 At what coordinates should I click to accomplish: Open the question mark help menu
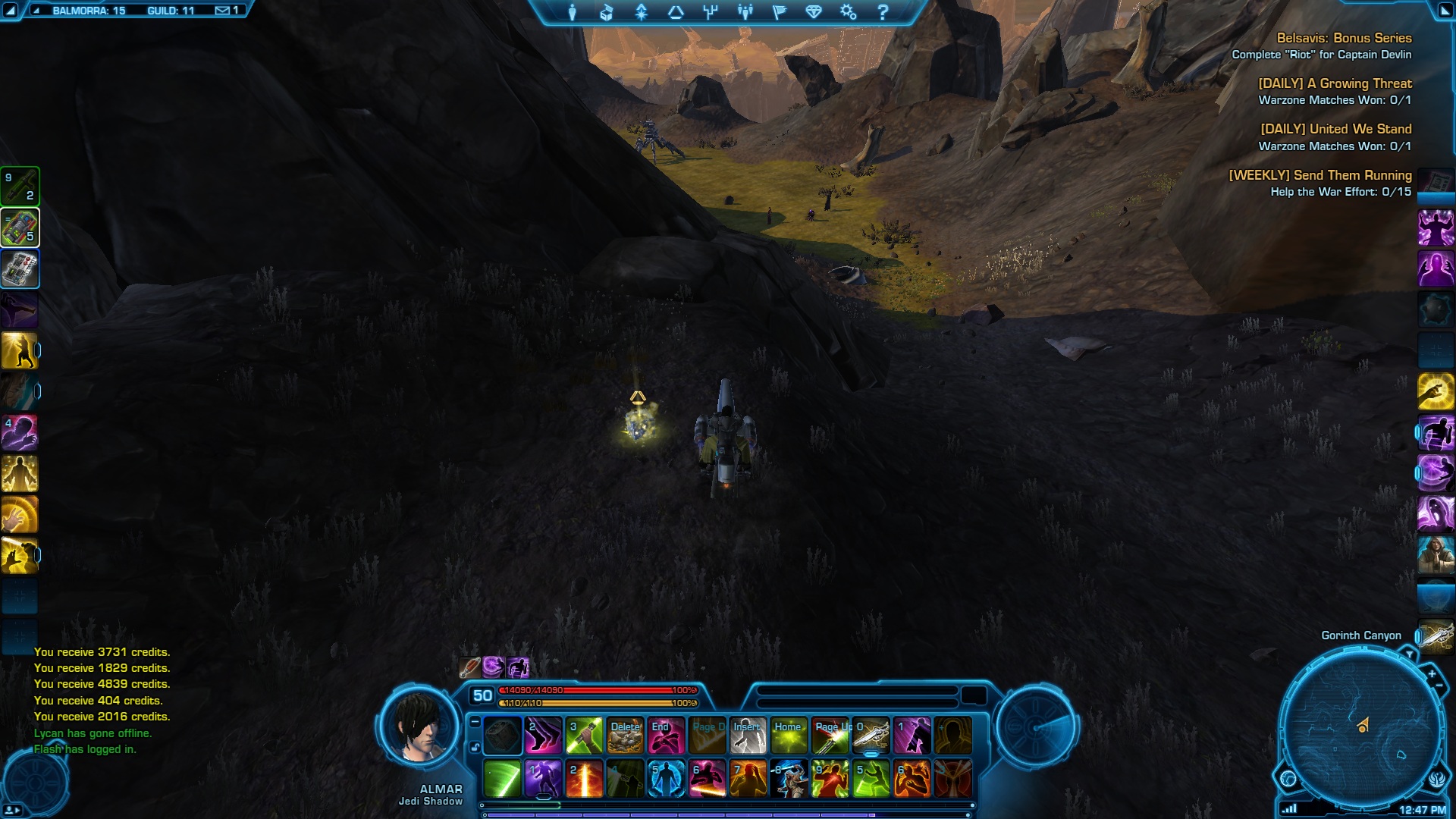pyautogui.click(x=883, y=12)
